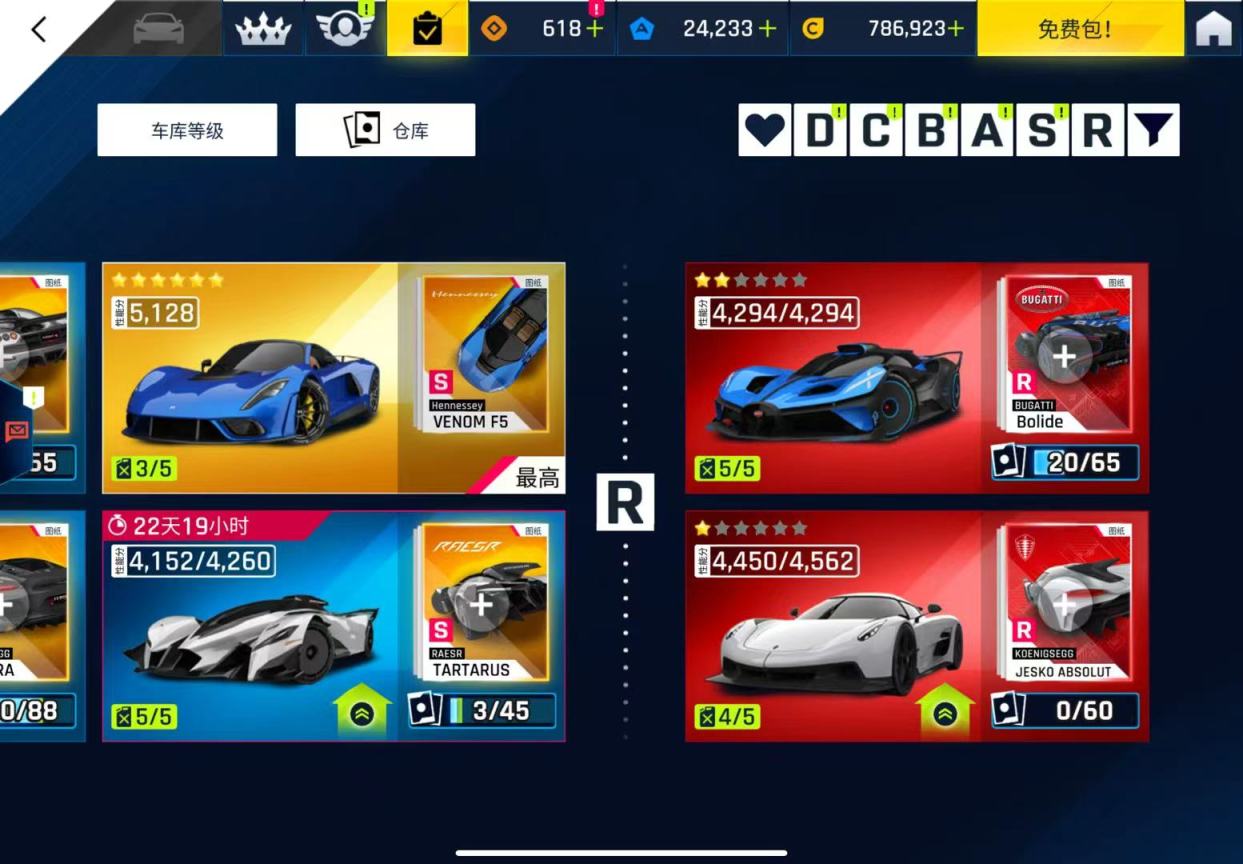Select the Raesr Tartarus car card
The height and width of the screenshot is (864, 1243).
pos(250,626)
